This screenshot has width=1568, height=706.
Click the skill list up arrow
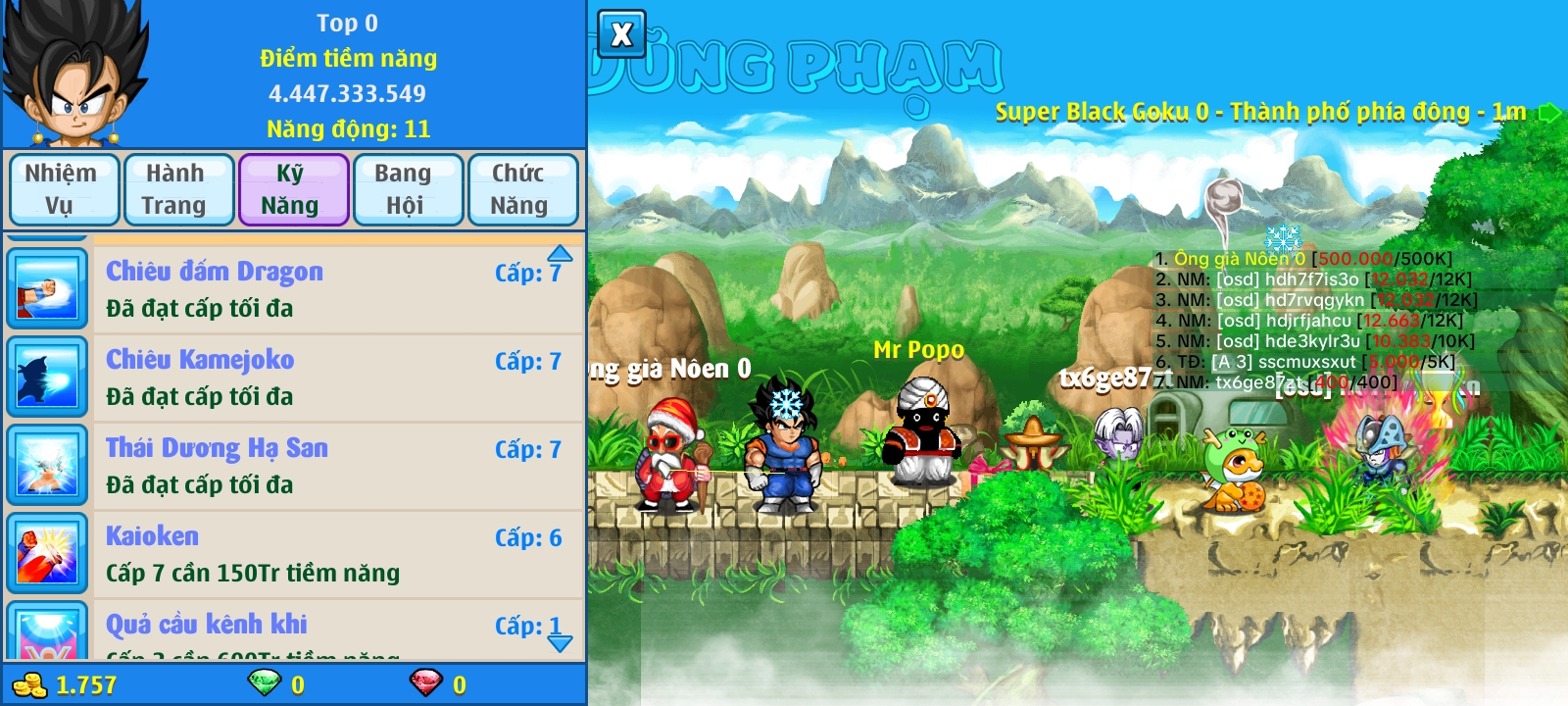pos(560,252)
